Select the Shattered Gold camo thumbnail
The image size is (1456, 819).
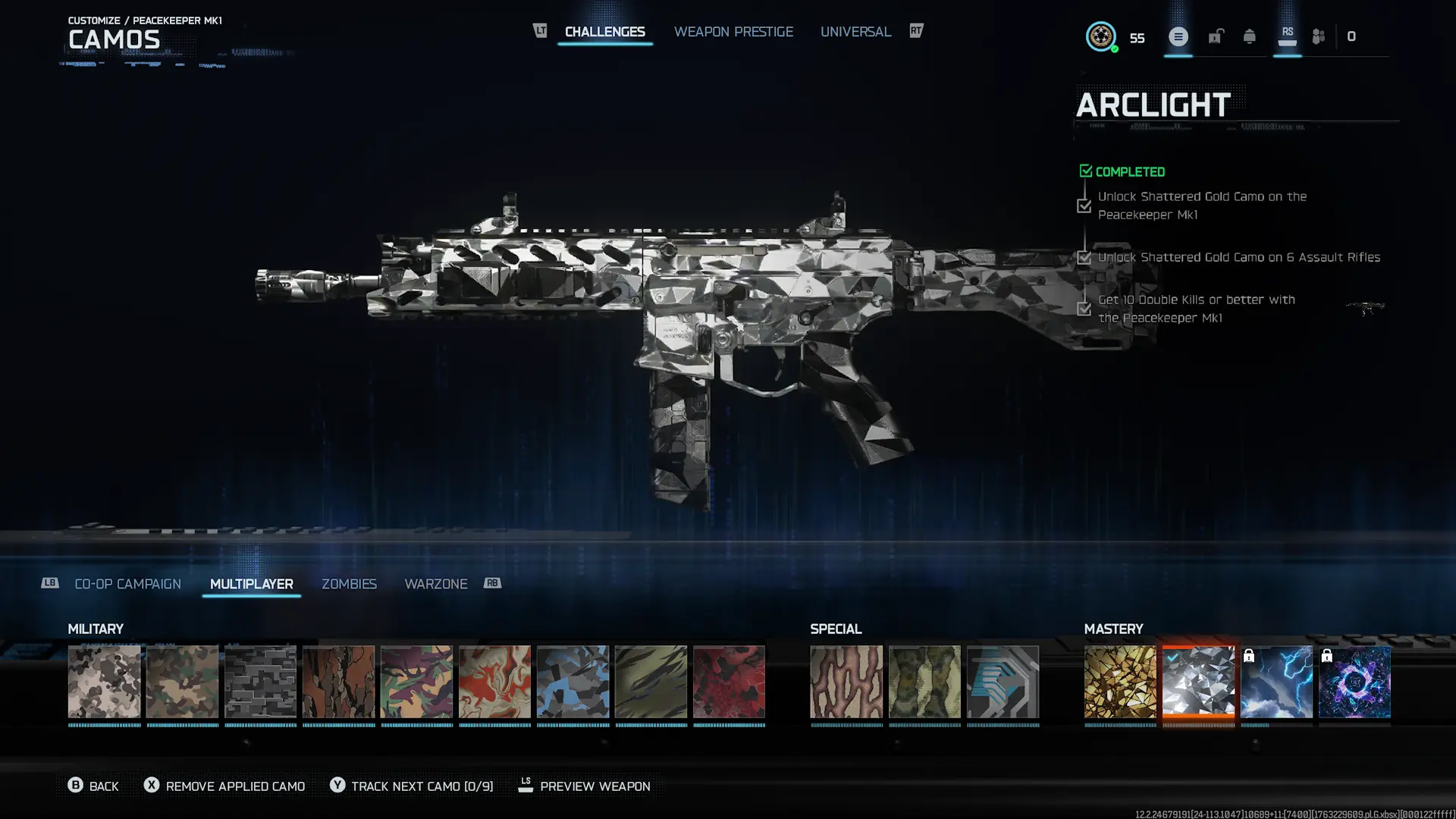[1120, 682]
